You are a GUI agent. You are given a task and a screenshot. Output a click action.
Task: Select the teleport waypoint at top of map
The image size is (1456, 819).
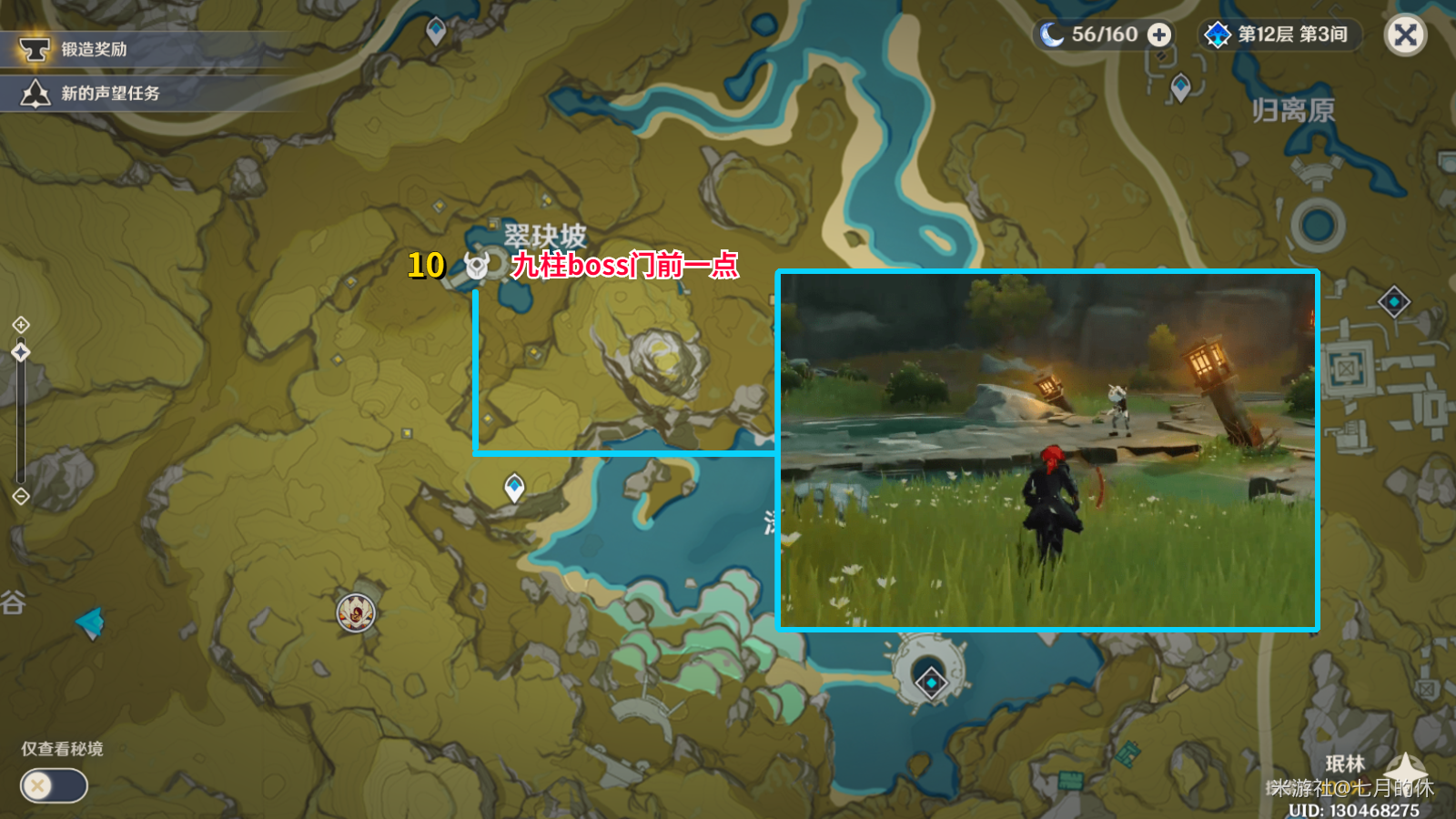(436, 30)
